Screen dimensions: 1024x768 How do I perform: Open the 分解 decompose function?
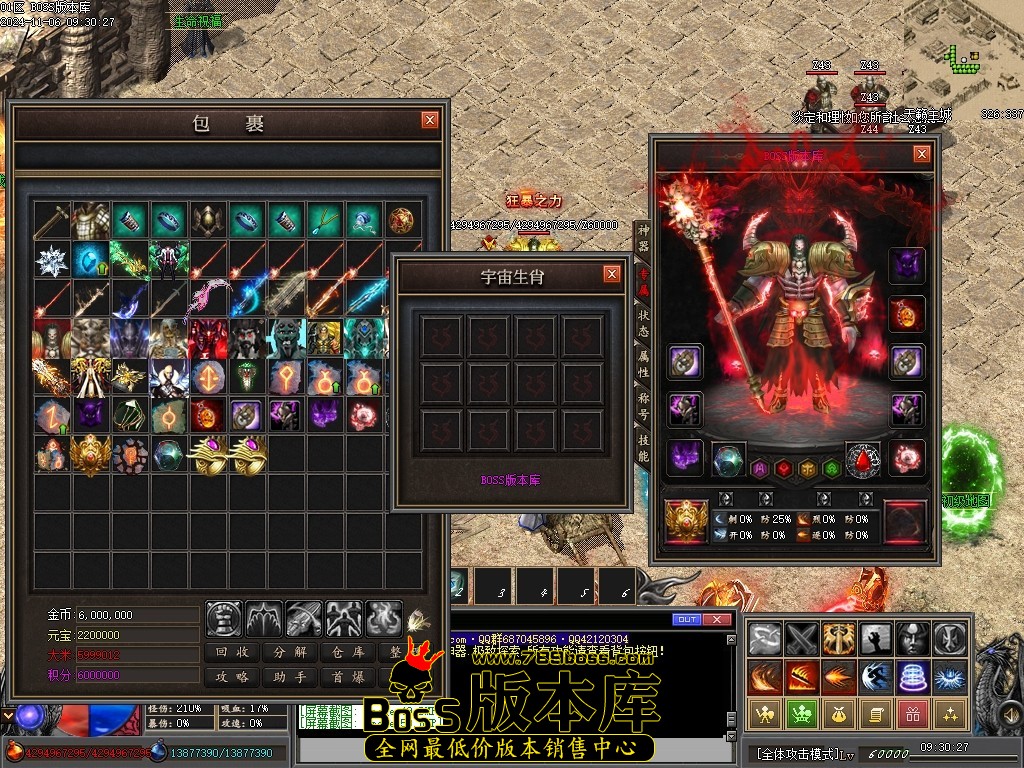tap(290, 653)
